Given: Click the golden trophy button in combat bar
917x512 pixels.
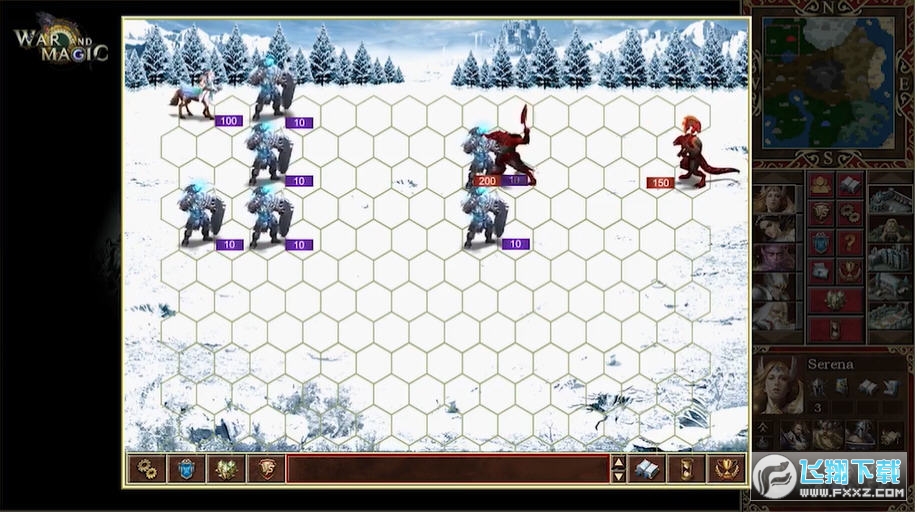Looking at the screenshot, I should pos(726,469).
